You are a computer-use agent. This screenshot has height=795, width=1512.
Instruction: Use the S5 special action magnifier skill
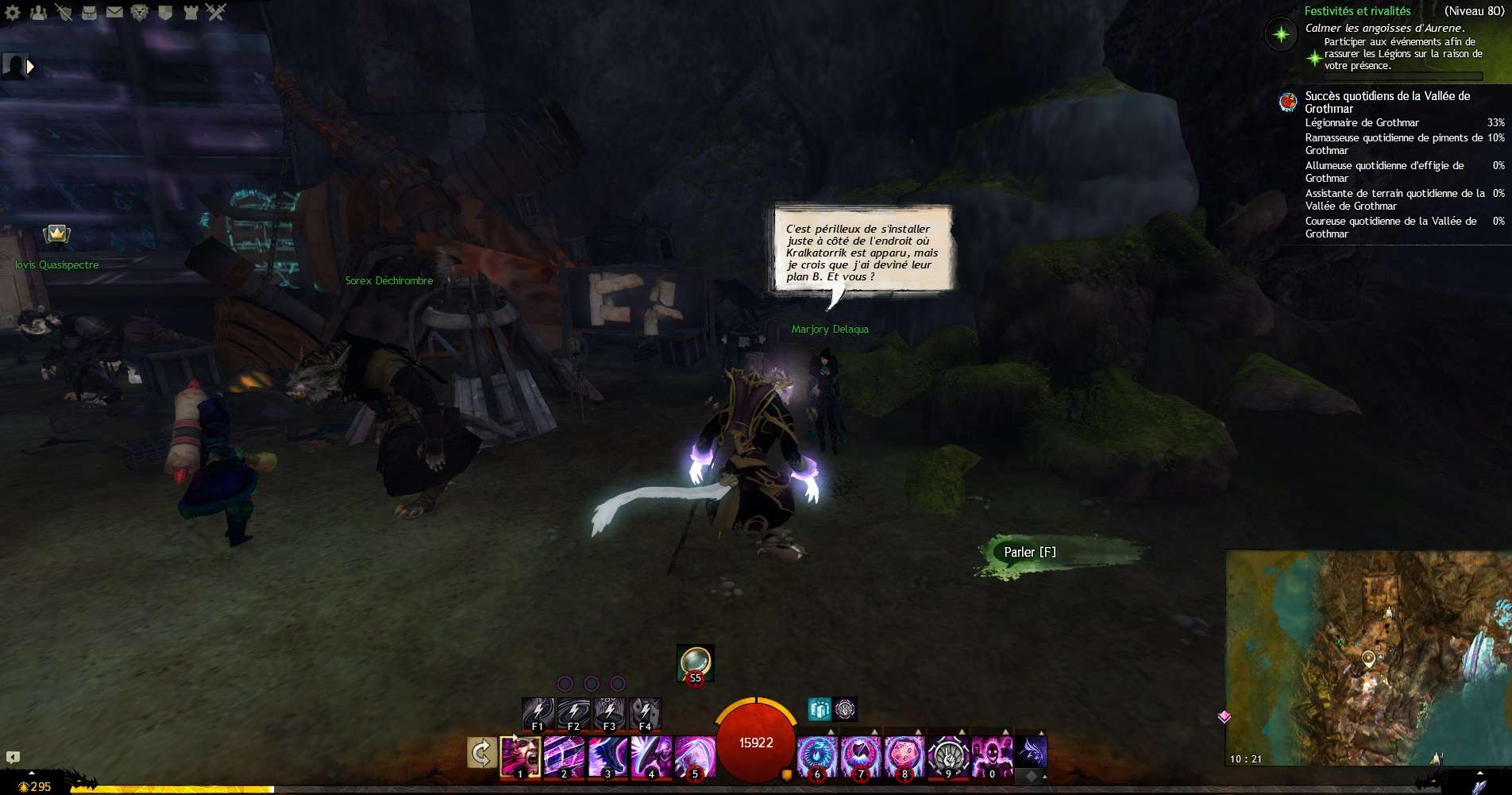point(695,662)
